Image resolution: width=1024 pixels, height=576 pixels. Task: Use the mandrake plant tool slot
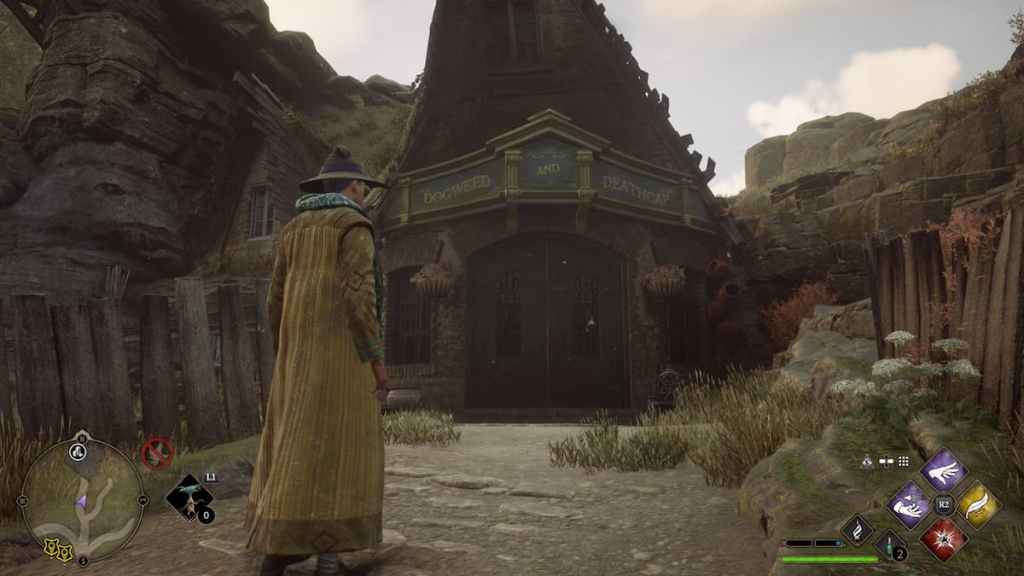click(x=188, y=496)
